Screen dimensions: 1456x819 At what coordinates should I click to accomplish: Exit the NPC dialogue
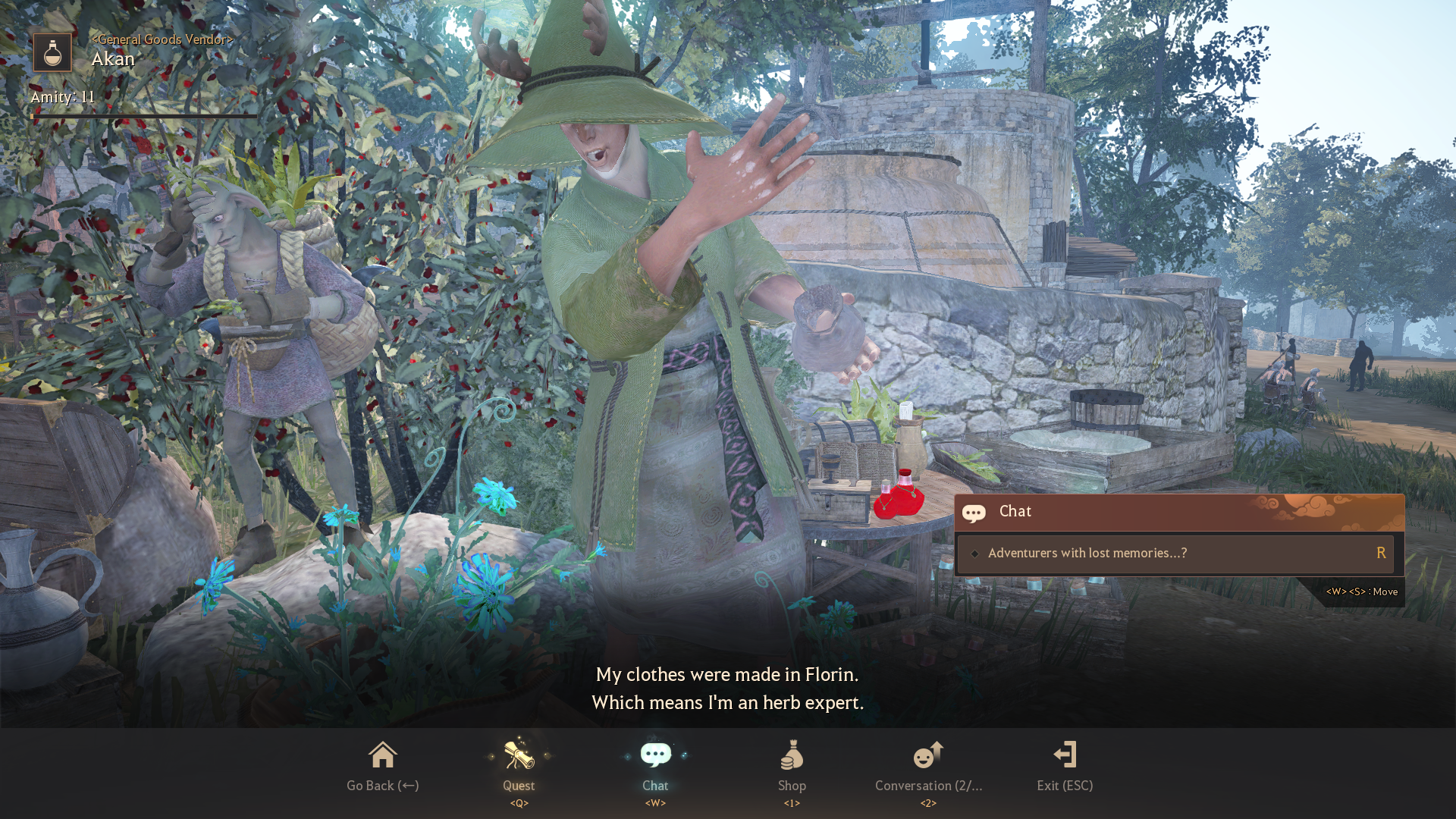[1065, 766]
